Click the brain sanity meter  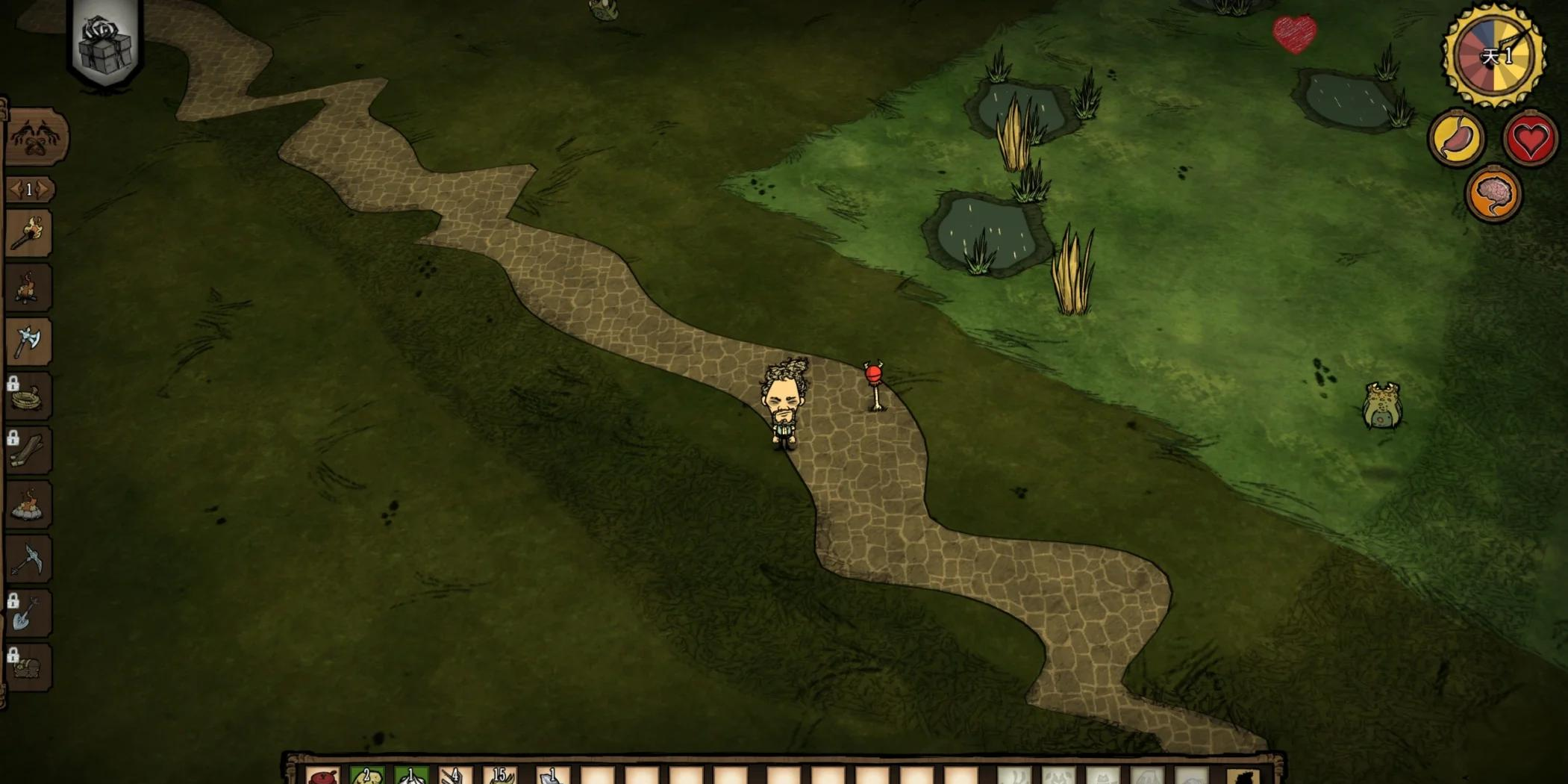coord(1493,195)
